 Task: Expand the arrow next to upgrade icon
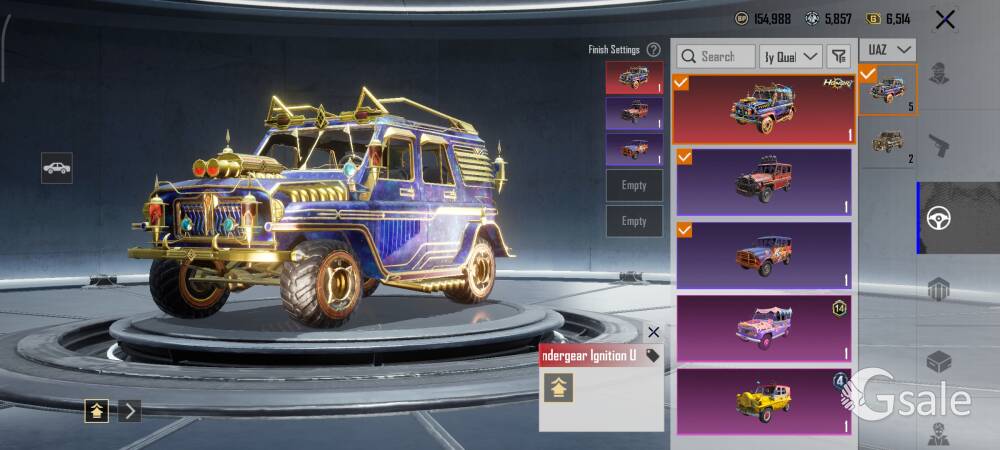pyautogui.click(x=130, y=410)
